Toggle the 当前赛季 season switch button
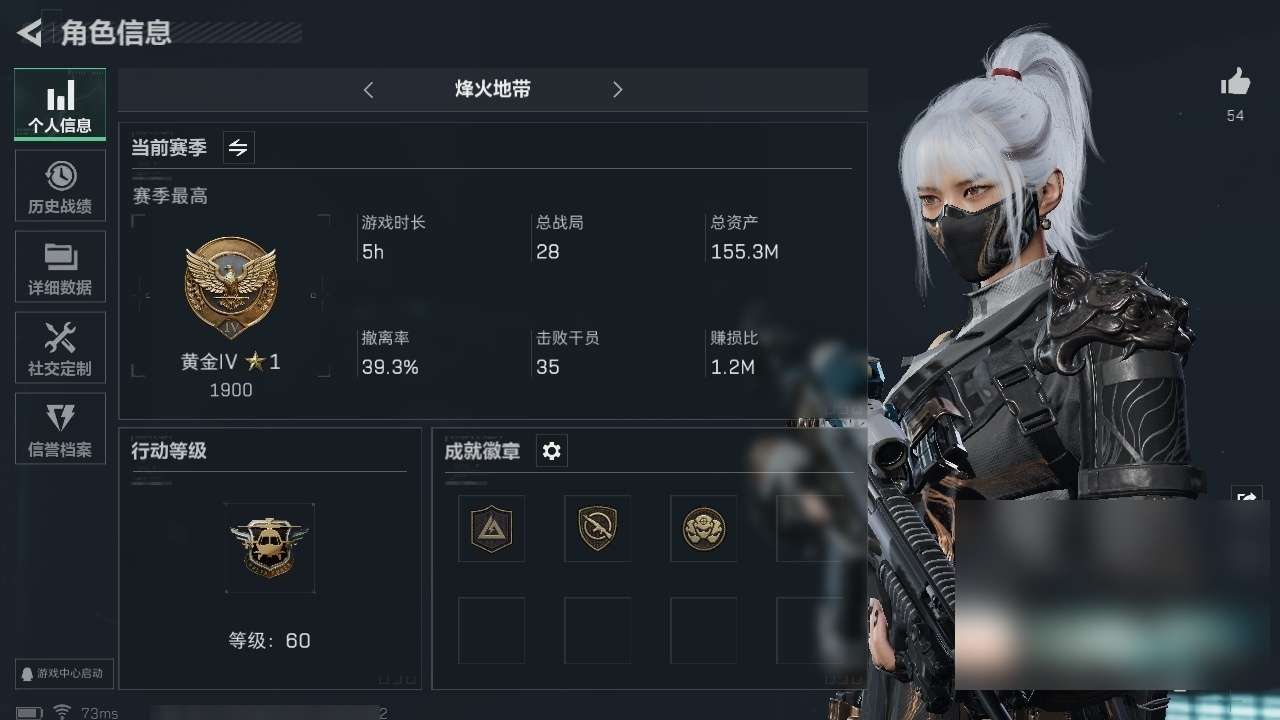The height and width of the screenshot is (720, 1280). pos(238,148)
